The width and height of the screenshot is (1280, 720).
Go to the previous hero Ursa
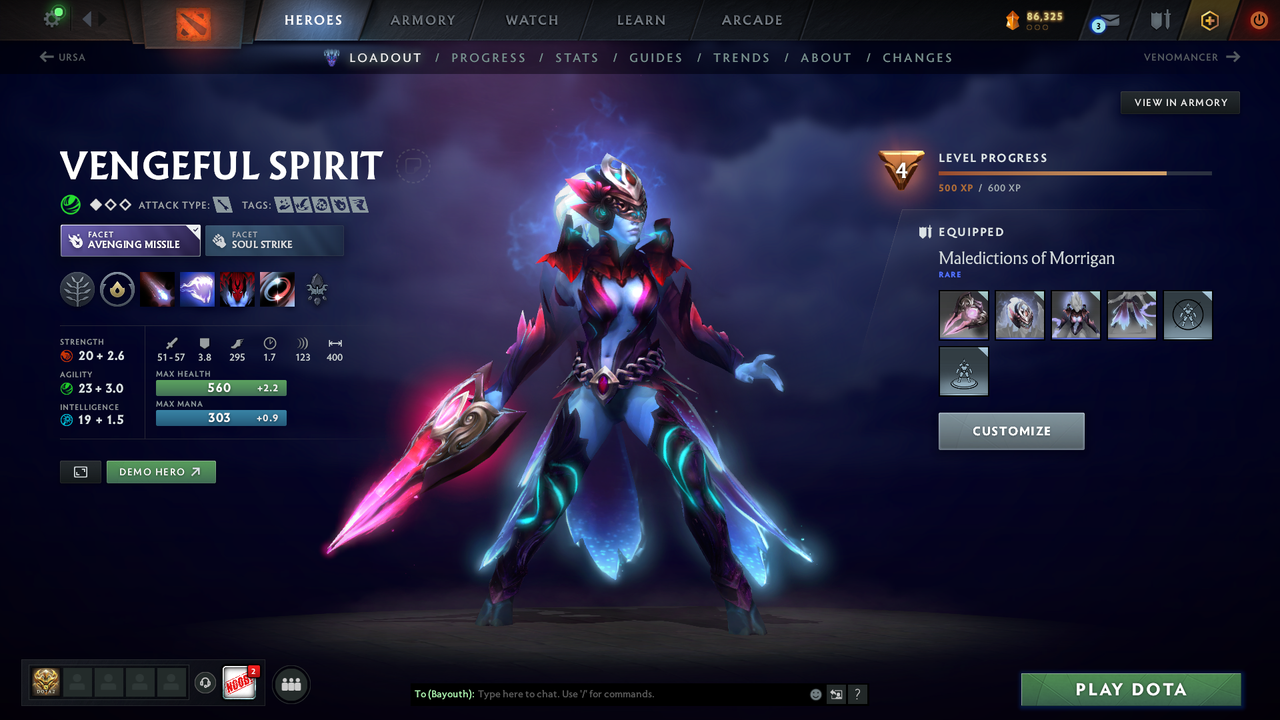tap(62, 57)
